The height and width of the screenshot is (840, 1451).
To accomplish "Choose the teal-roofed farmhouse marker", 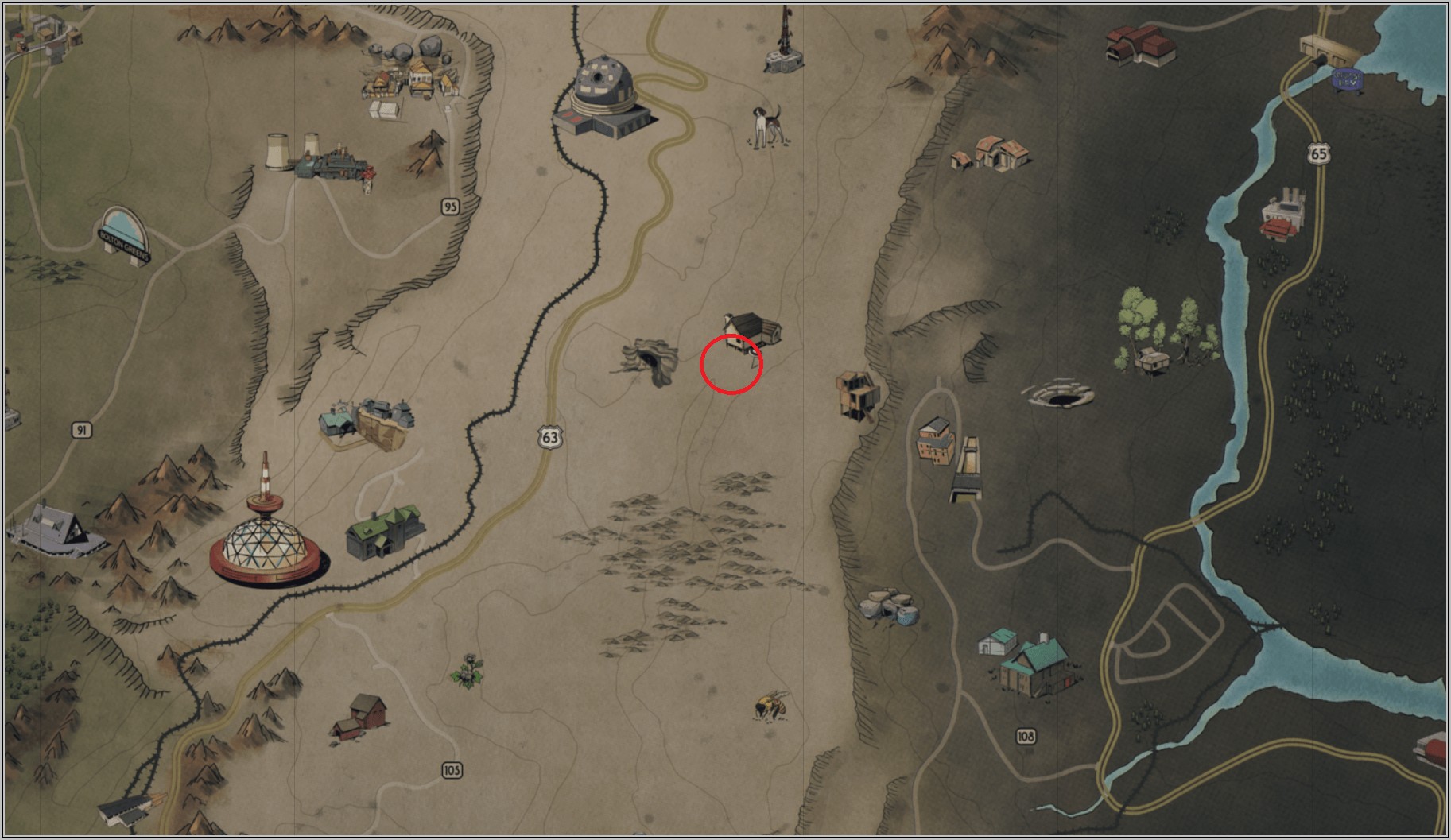I will 1030,662.
